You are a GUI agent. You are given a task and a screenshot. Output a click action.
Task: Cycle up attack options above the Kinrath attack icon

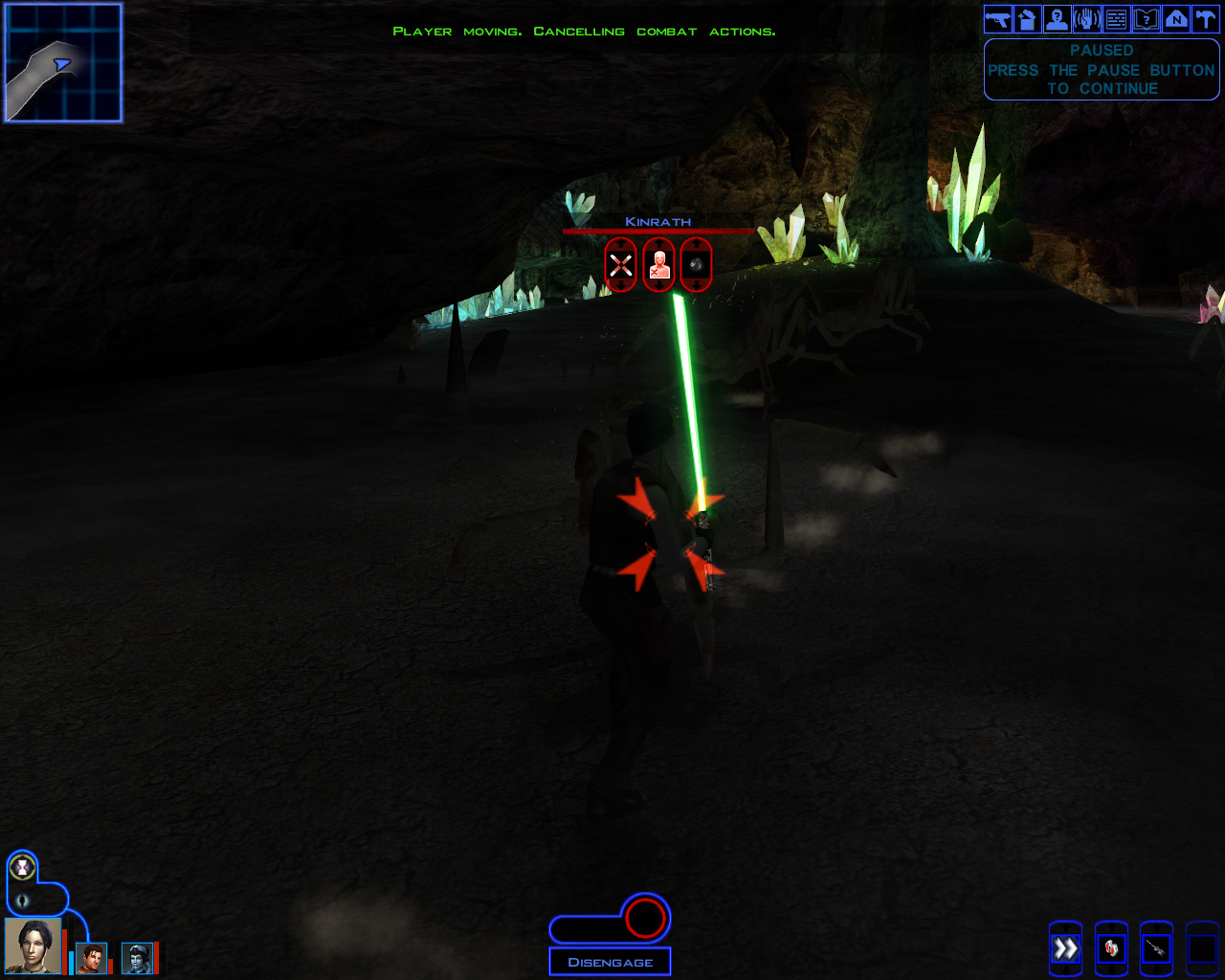(x=620, y=242)
